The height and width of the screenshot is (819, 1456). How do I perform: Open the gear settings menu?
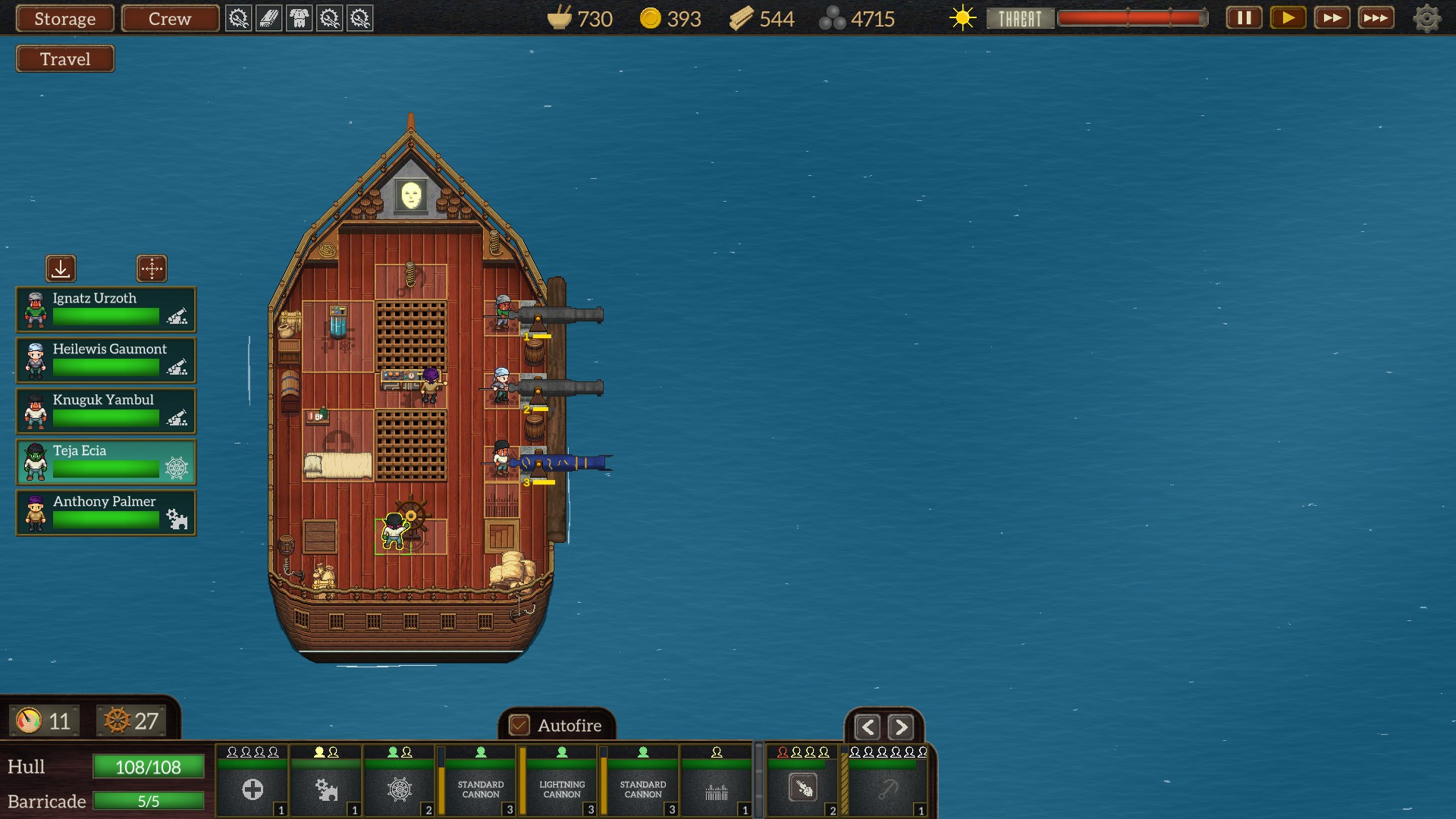(x=1426, y=18)
